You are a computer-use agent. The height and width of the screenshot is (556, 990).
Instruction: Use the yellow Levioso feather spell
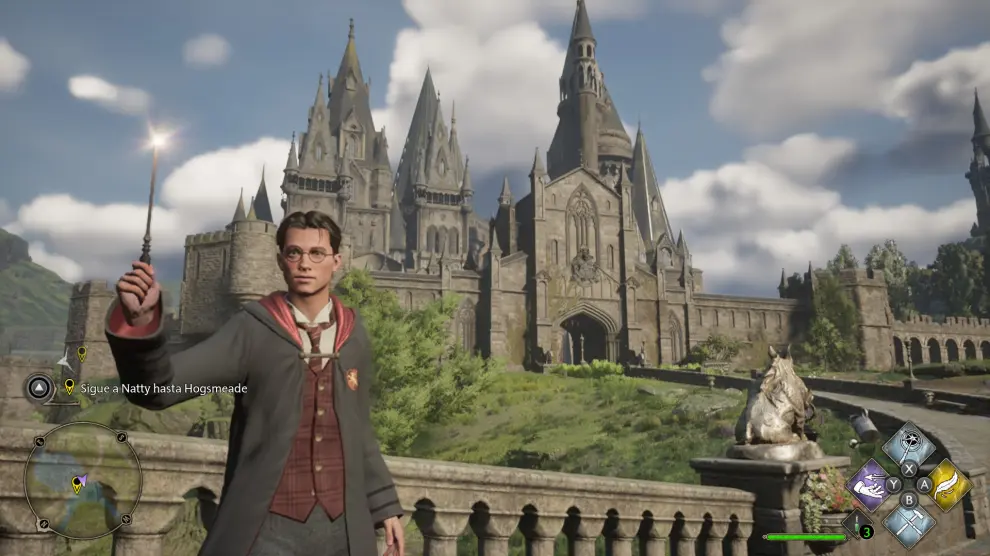click(x=948, y=485)
